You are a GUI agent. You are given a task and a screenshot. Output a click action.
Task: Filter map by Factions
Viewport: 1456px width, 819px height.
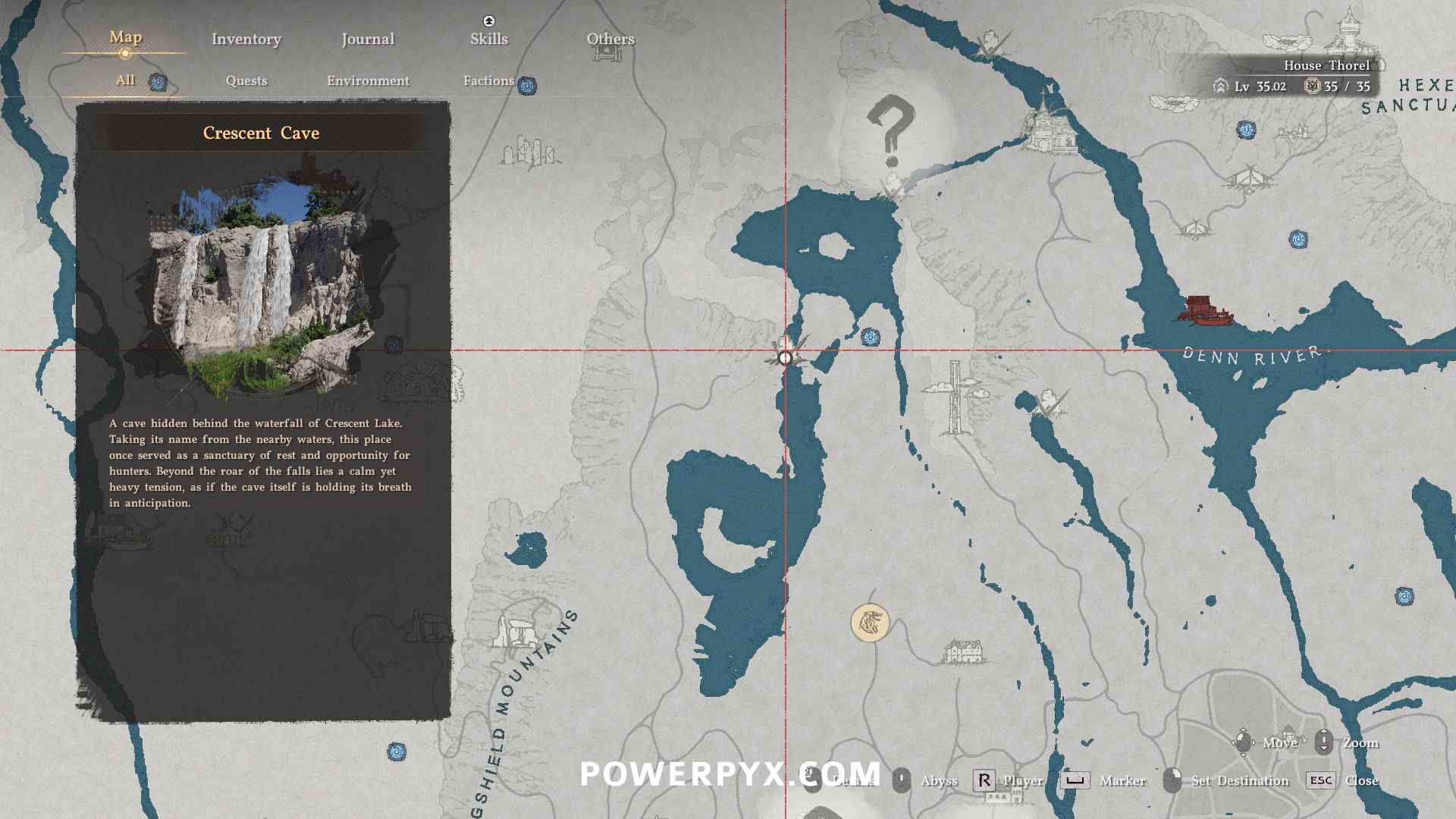(x=488, y=80)
